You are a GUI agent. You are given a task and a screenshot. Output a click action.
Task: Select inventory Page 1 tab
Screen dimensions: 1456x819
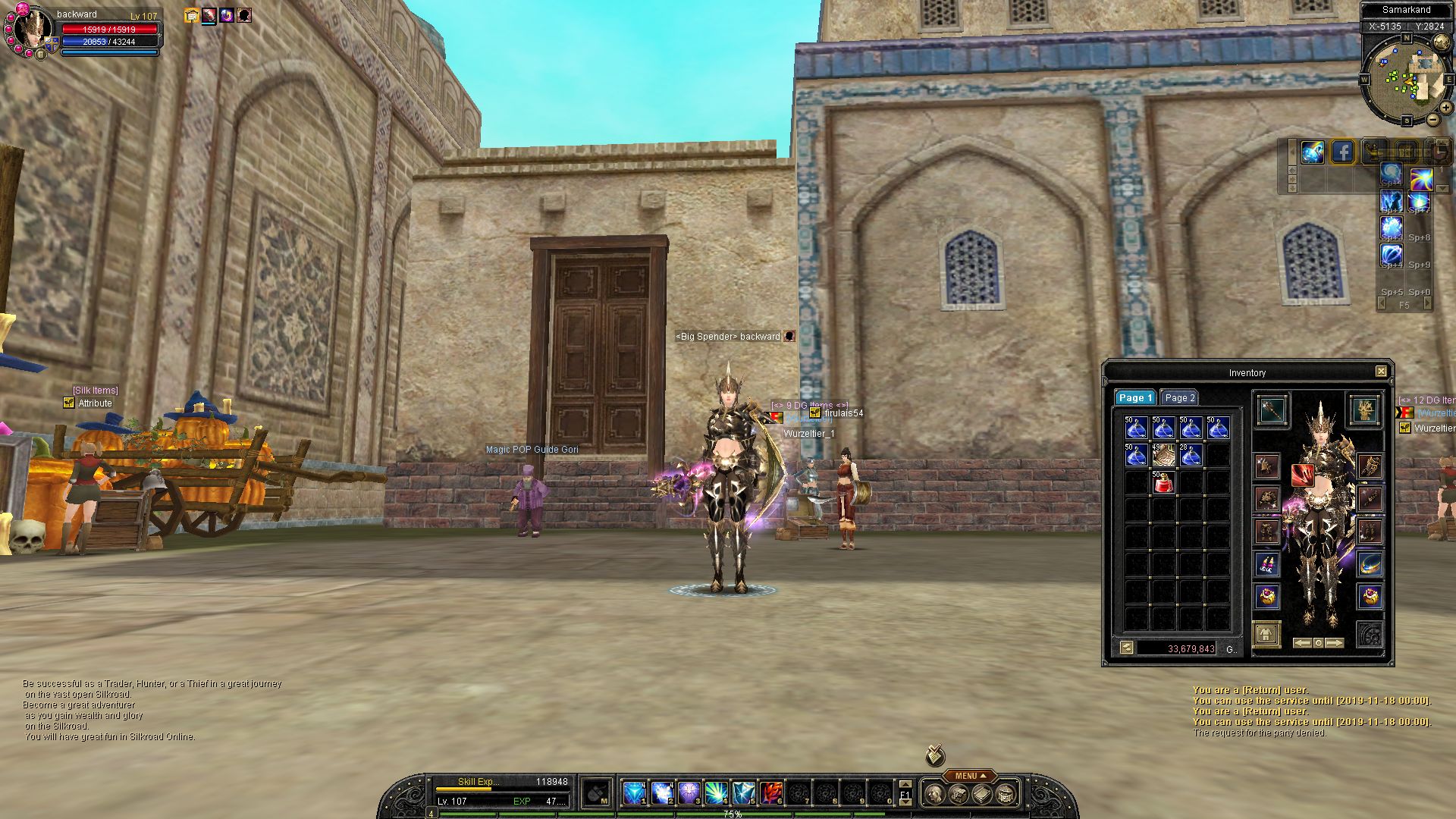pos(1134,398)
